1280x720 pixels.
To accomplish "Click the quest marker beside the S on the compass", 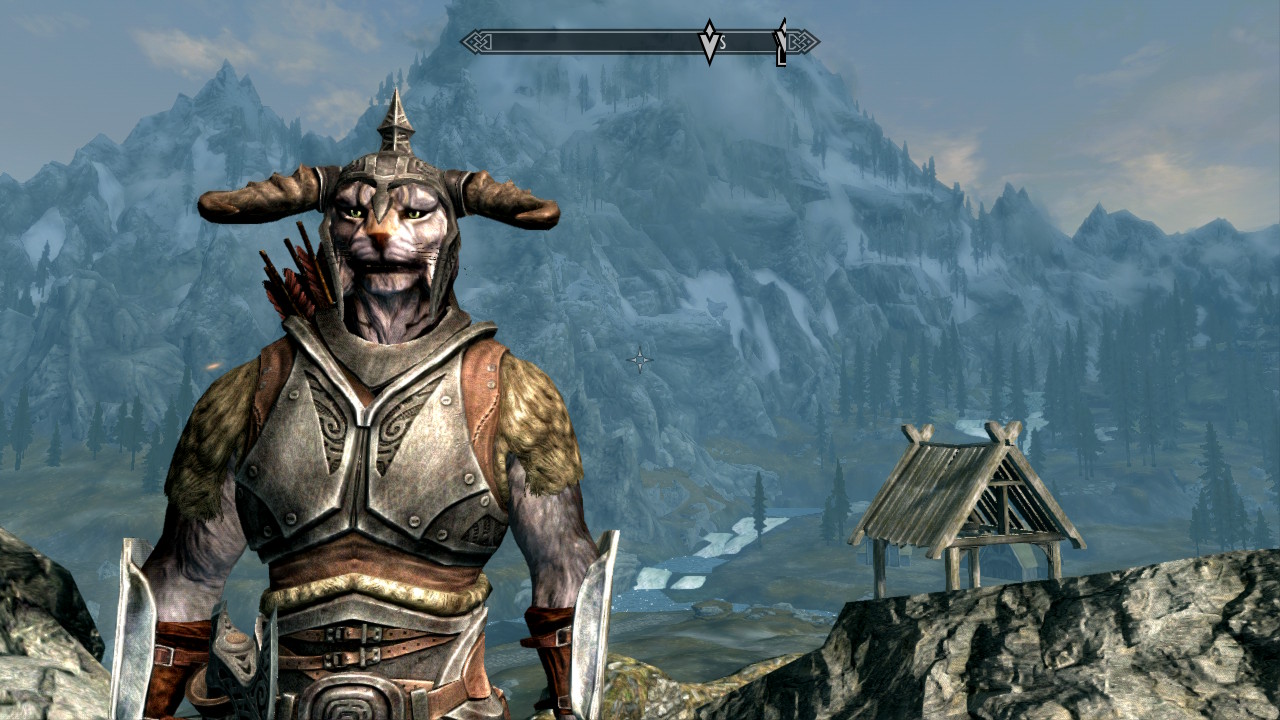I will 709,42.
